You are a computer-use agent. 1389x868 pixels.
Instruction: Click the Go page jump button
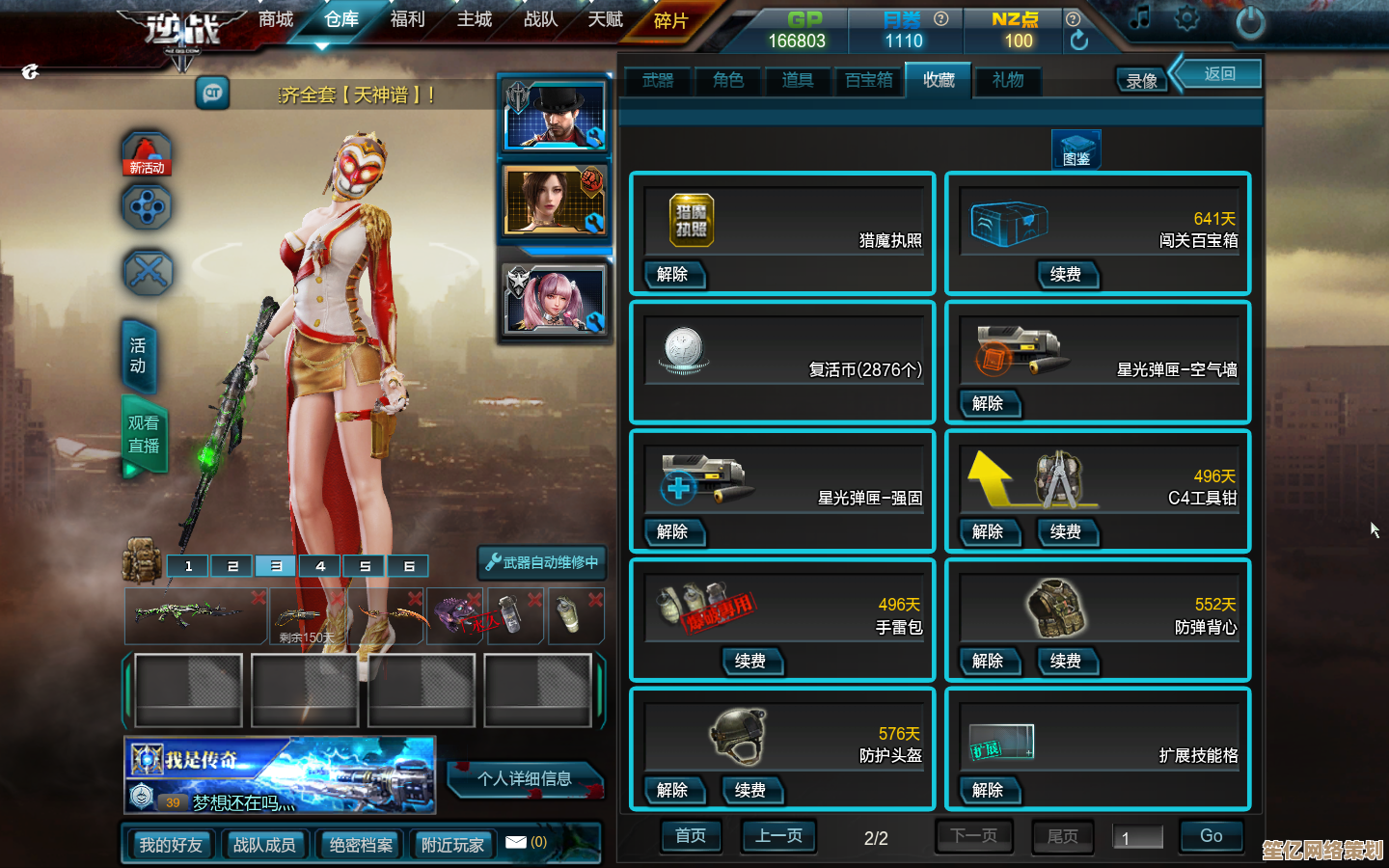(x=1211, y=836)
